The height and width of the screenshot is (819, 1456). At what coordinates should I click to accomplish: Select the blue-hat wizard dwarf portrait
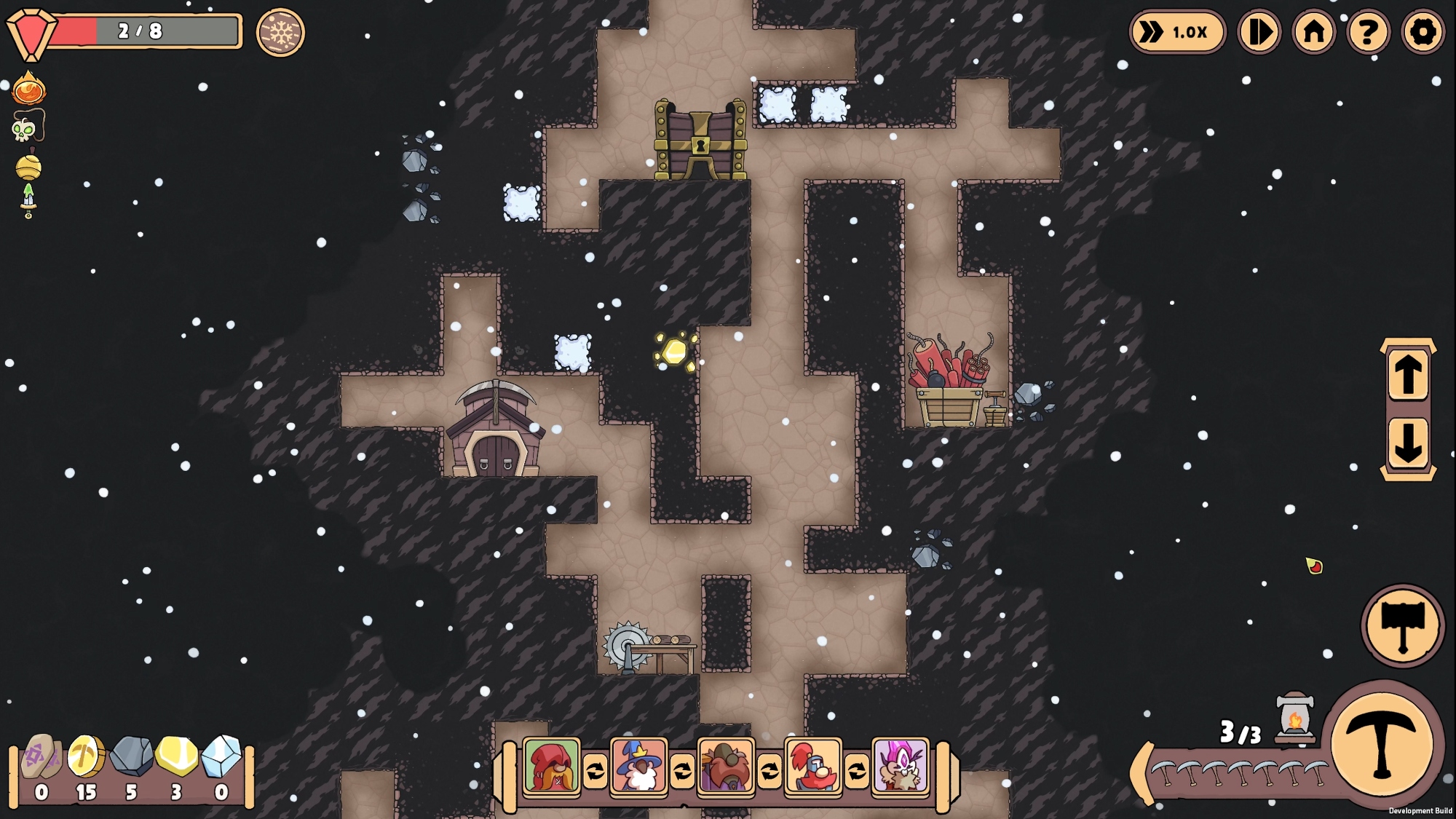click(638, 767)
